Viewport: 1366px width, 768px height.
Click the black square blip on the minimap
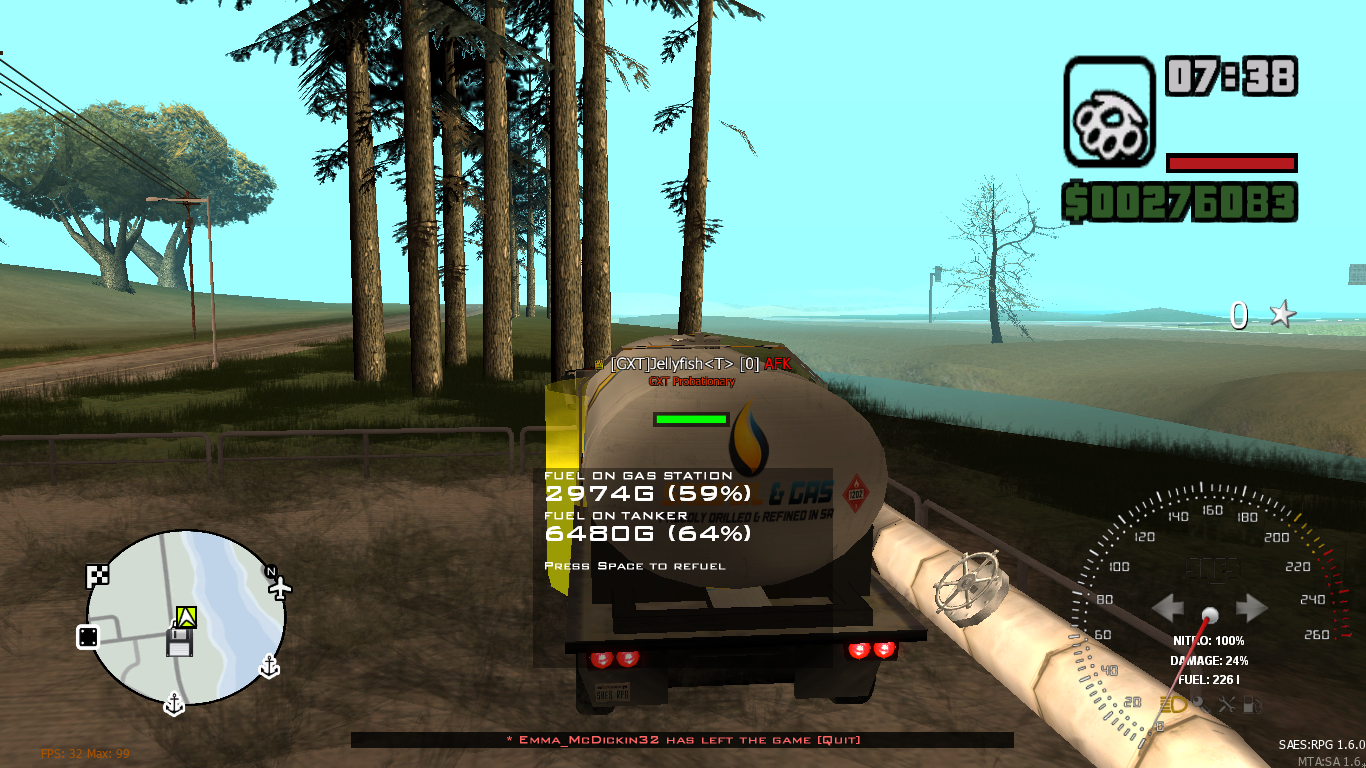pyautogui.click(x=88, y=637)
